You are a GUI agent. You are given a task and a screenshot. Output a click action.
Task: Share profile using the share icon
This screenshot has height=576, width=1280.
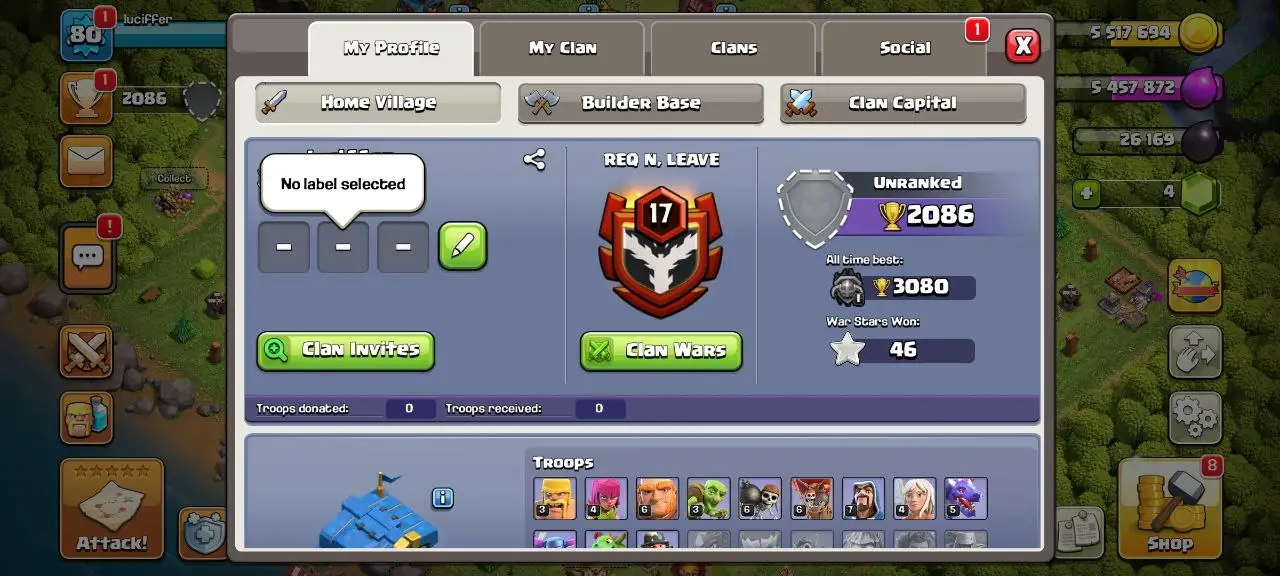click(534, 159)
